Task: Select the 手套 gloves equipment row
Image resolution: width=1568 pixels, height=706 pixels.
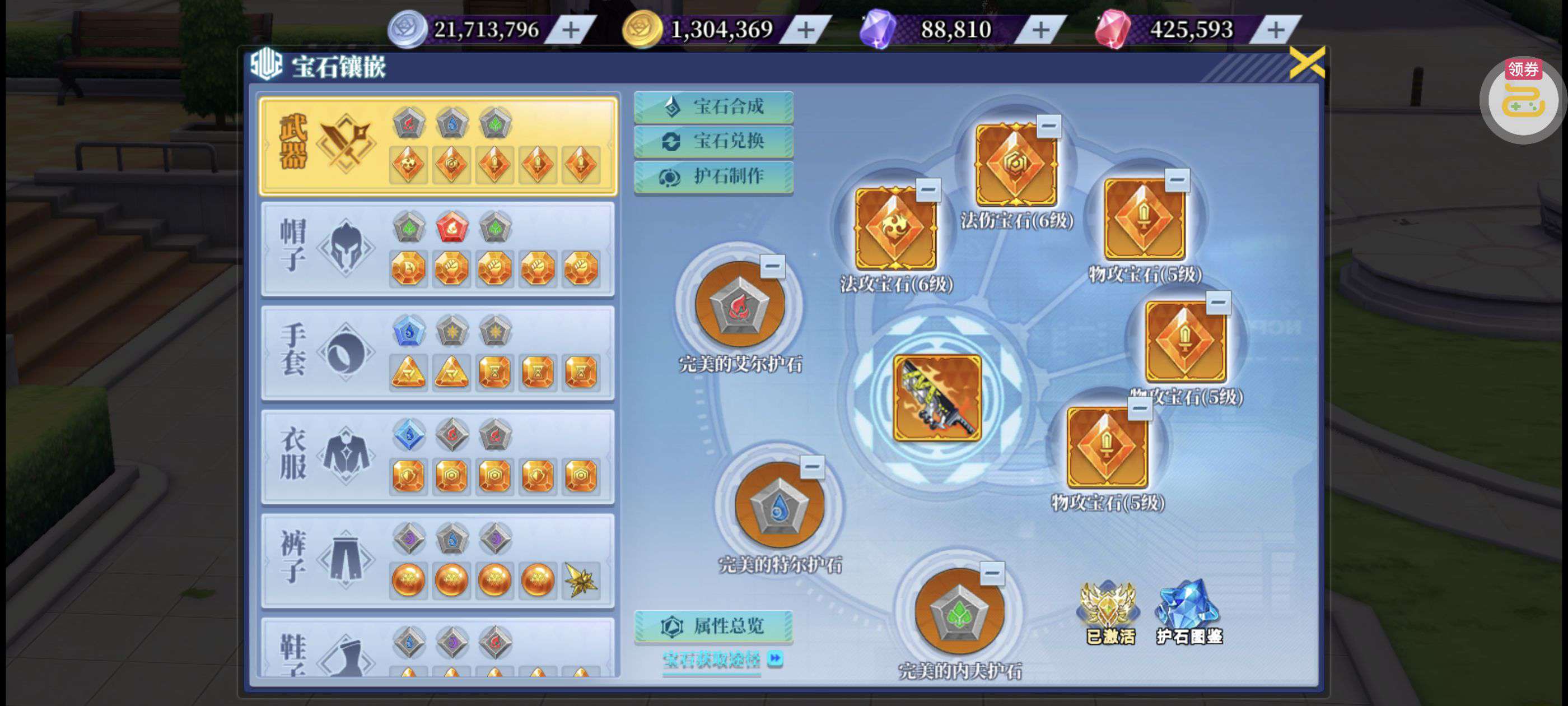Action: (x=438, y=352)
